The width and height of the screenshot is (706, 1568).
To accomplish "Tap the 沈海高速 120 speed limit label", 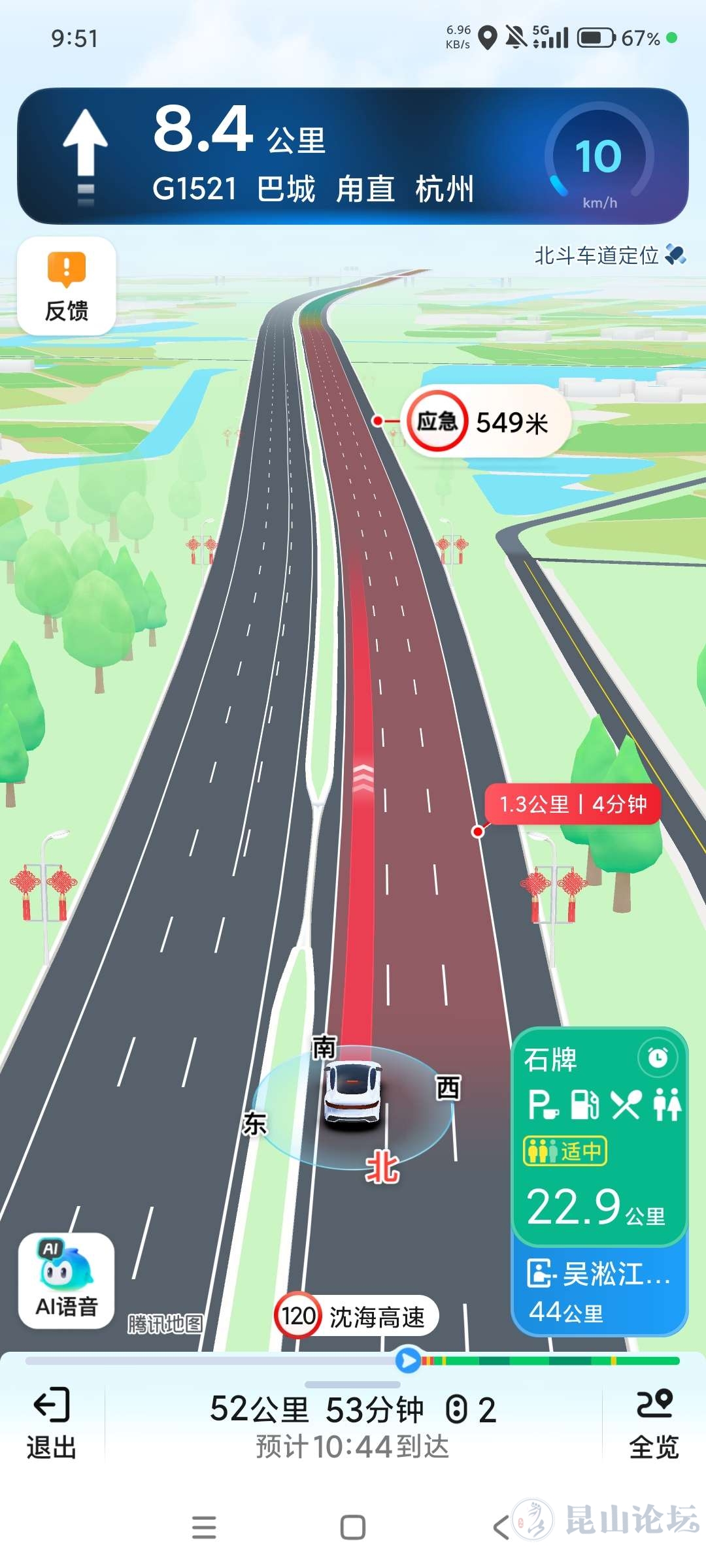I will [x=356, y=1316].
